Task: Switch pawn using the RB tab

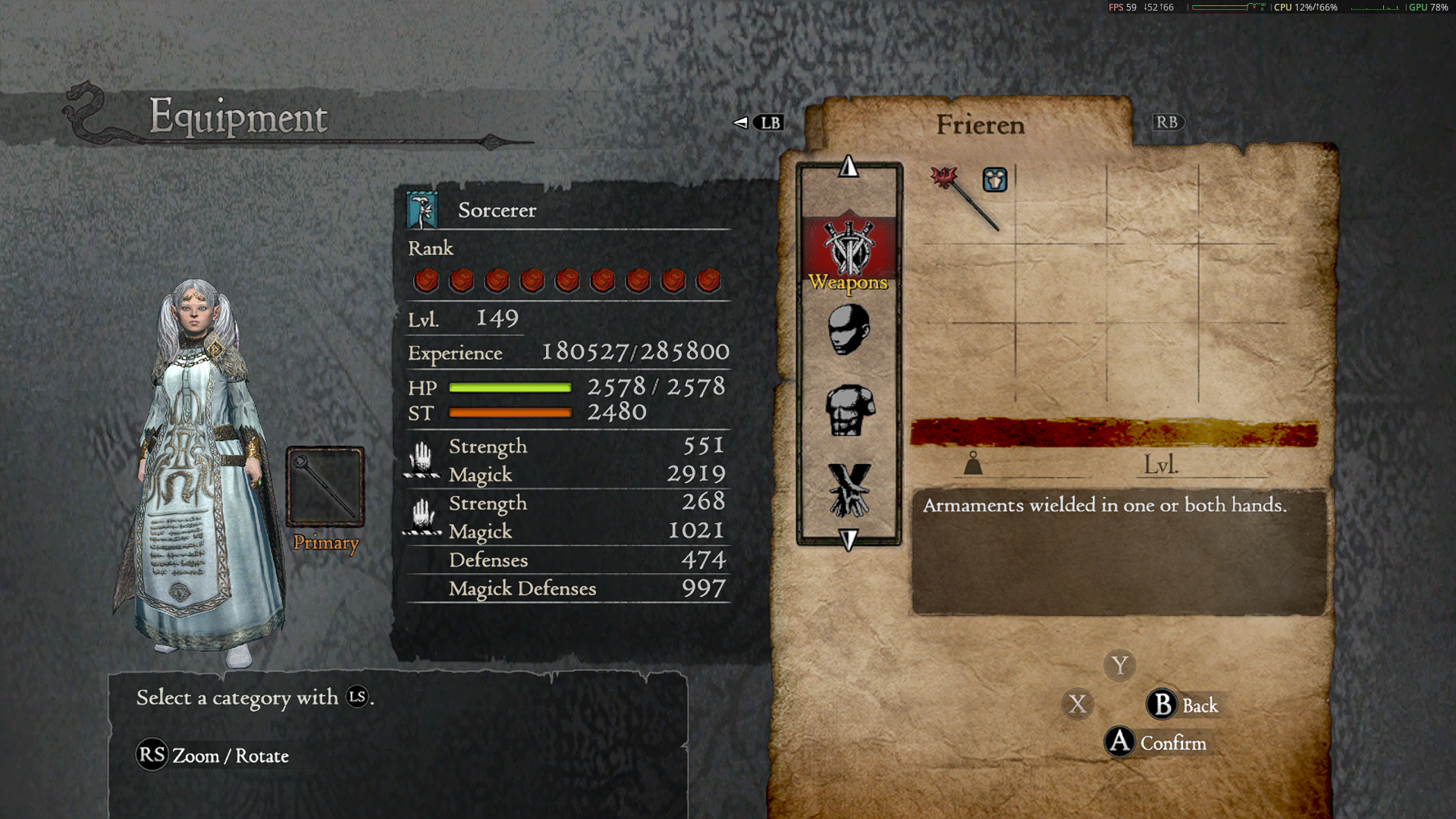Action: (1167, 122)
